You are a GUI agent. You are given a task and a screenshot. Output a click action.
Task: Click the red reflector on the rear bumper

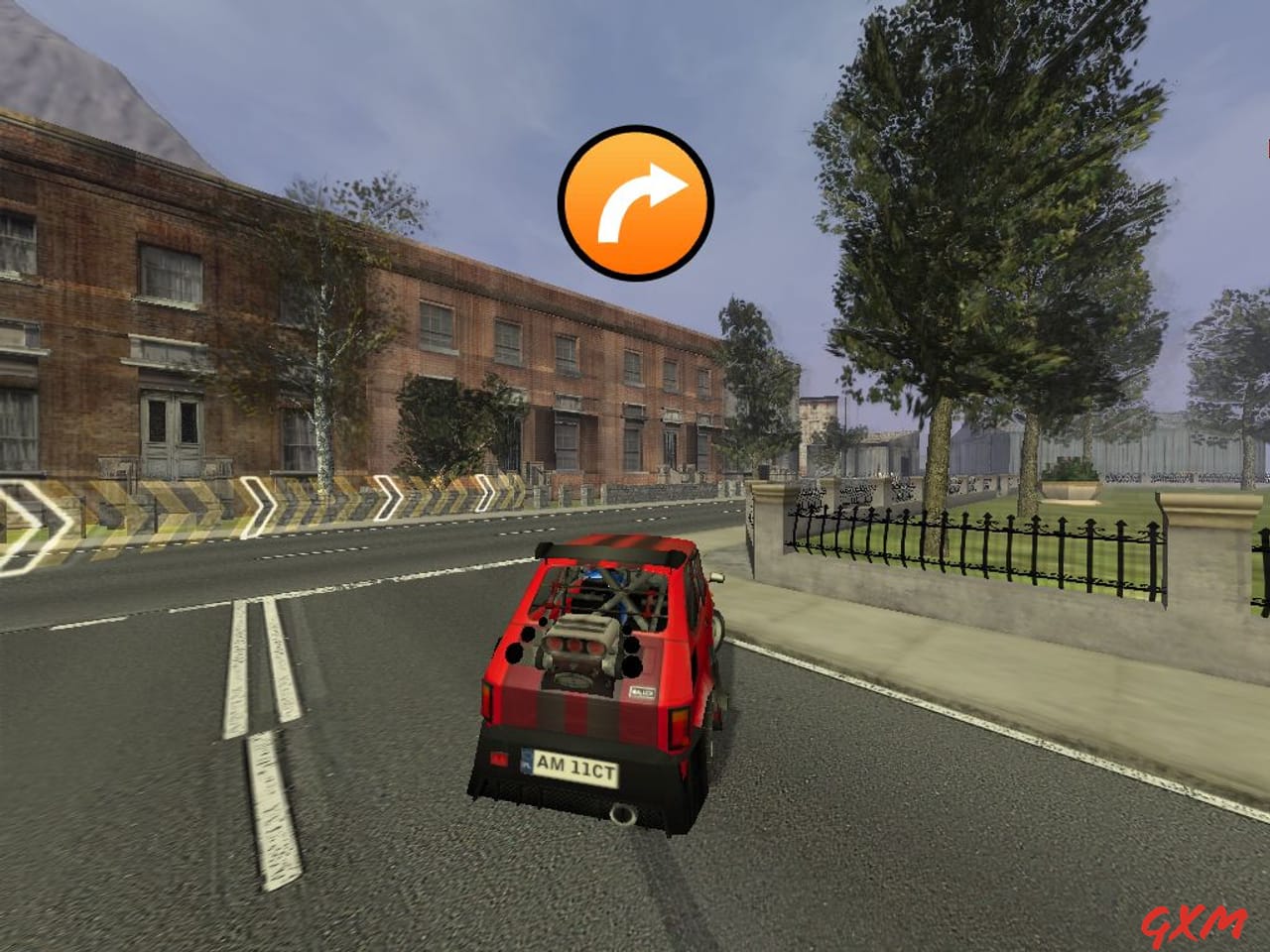(x=499, y=759)
